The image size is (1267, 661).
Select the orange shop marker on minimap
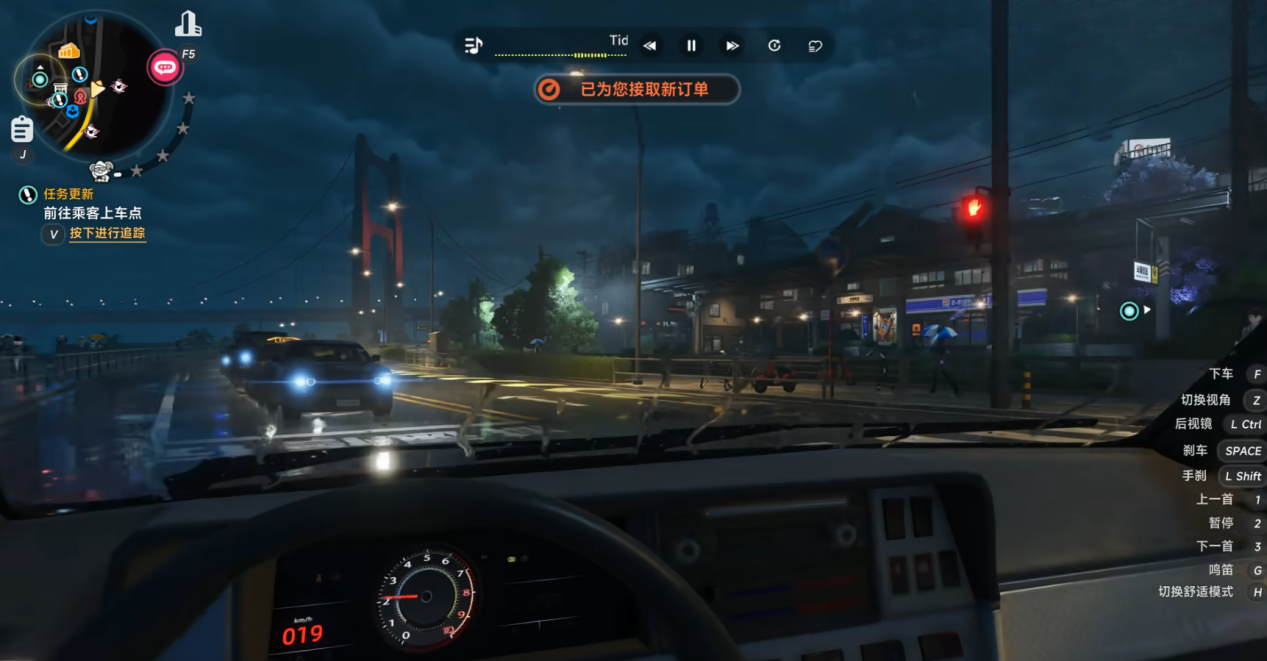click(69, 51)
